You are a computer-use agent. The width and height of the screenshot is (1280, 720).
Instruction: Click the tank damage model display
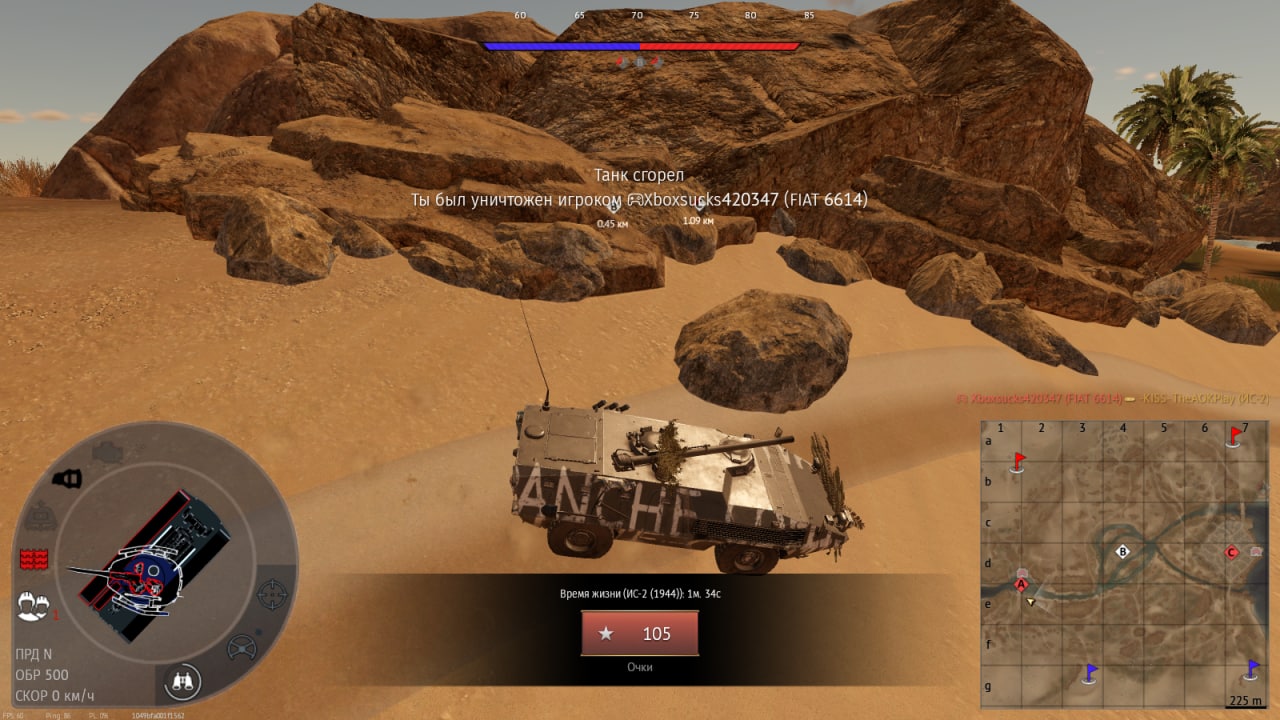[150, 565]
